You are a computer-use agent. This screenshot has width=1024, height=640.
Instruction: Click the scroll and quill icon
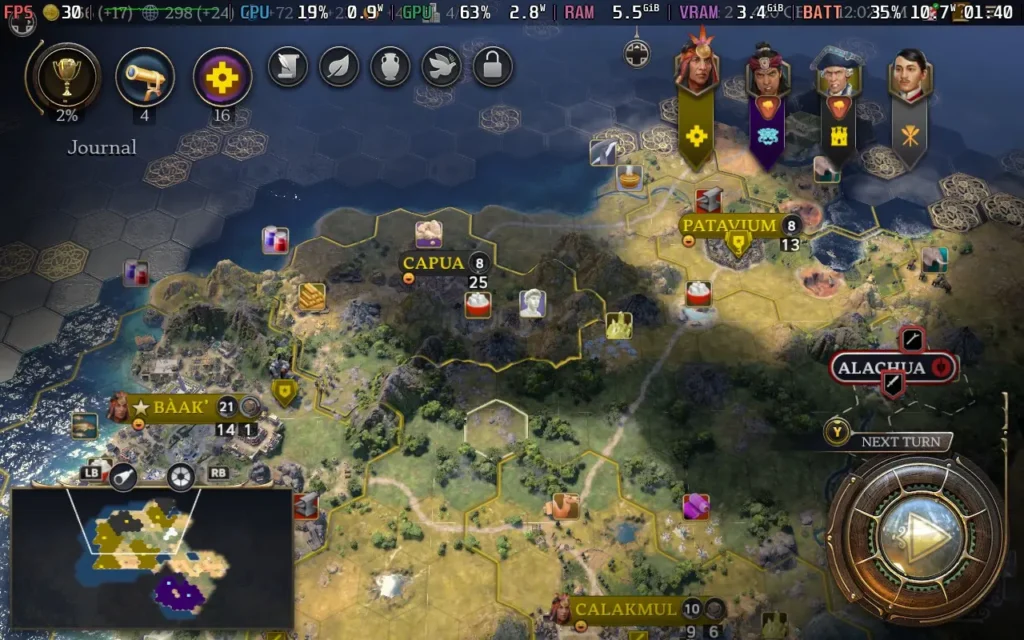pos(287,67)
